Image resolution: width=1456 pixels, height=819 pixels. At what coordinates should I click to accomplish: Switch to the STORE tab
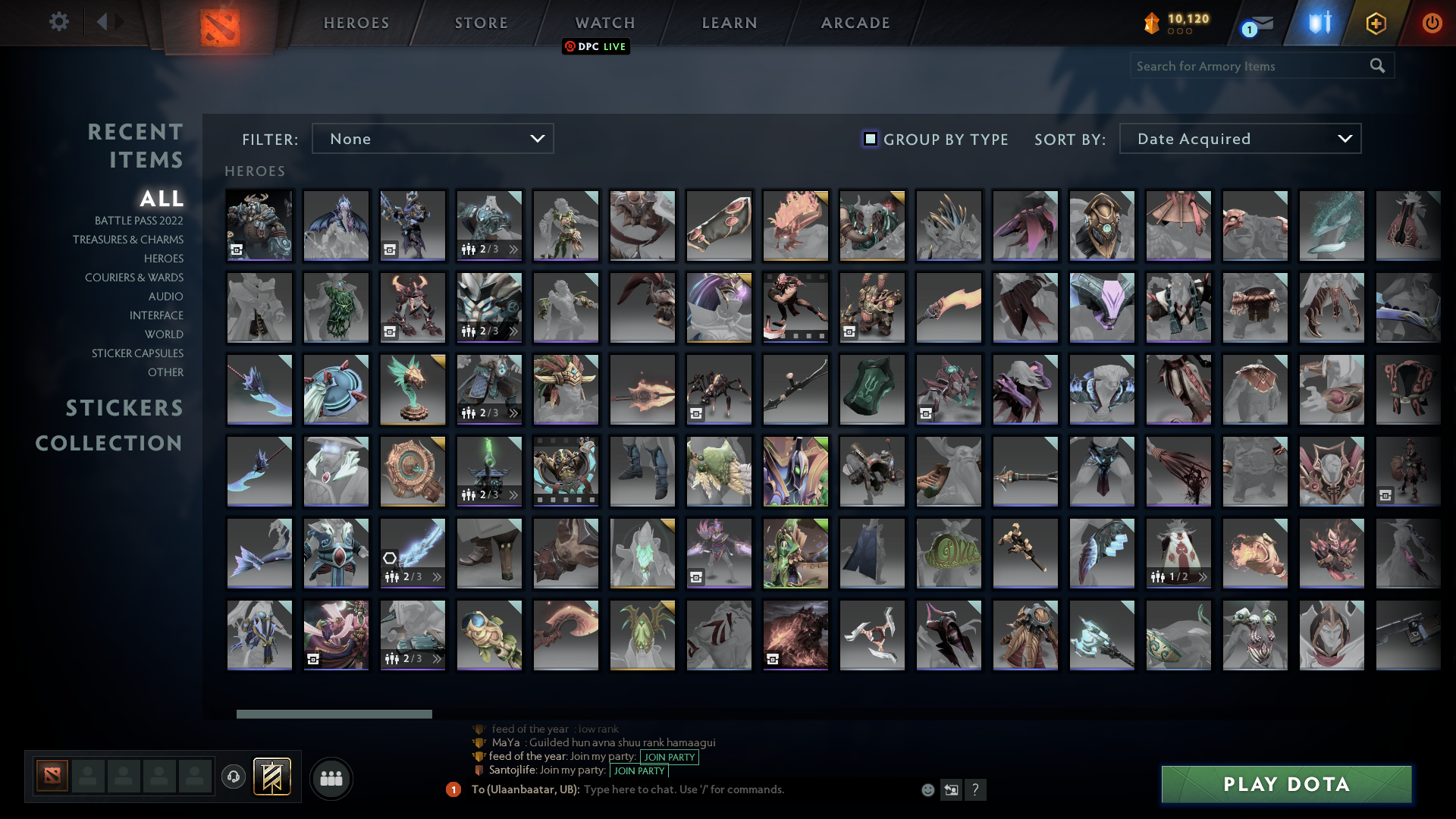click(x=481, y=23)
